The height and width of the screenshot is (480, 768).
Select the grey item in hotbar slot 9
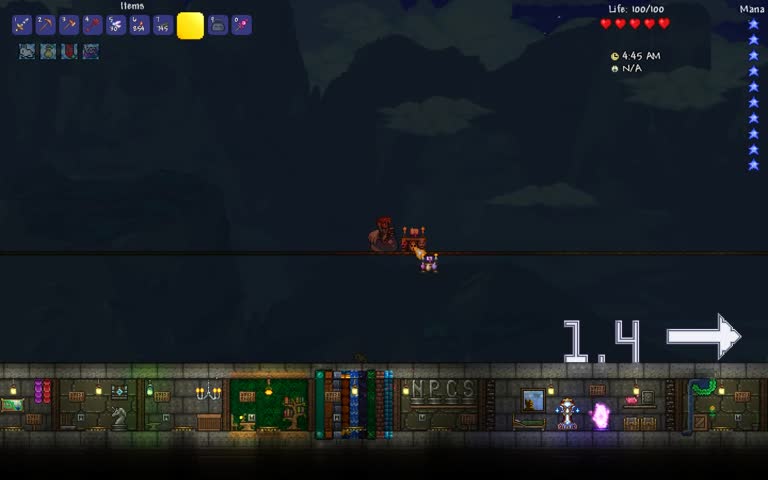(218, 25)
